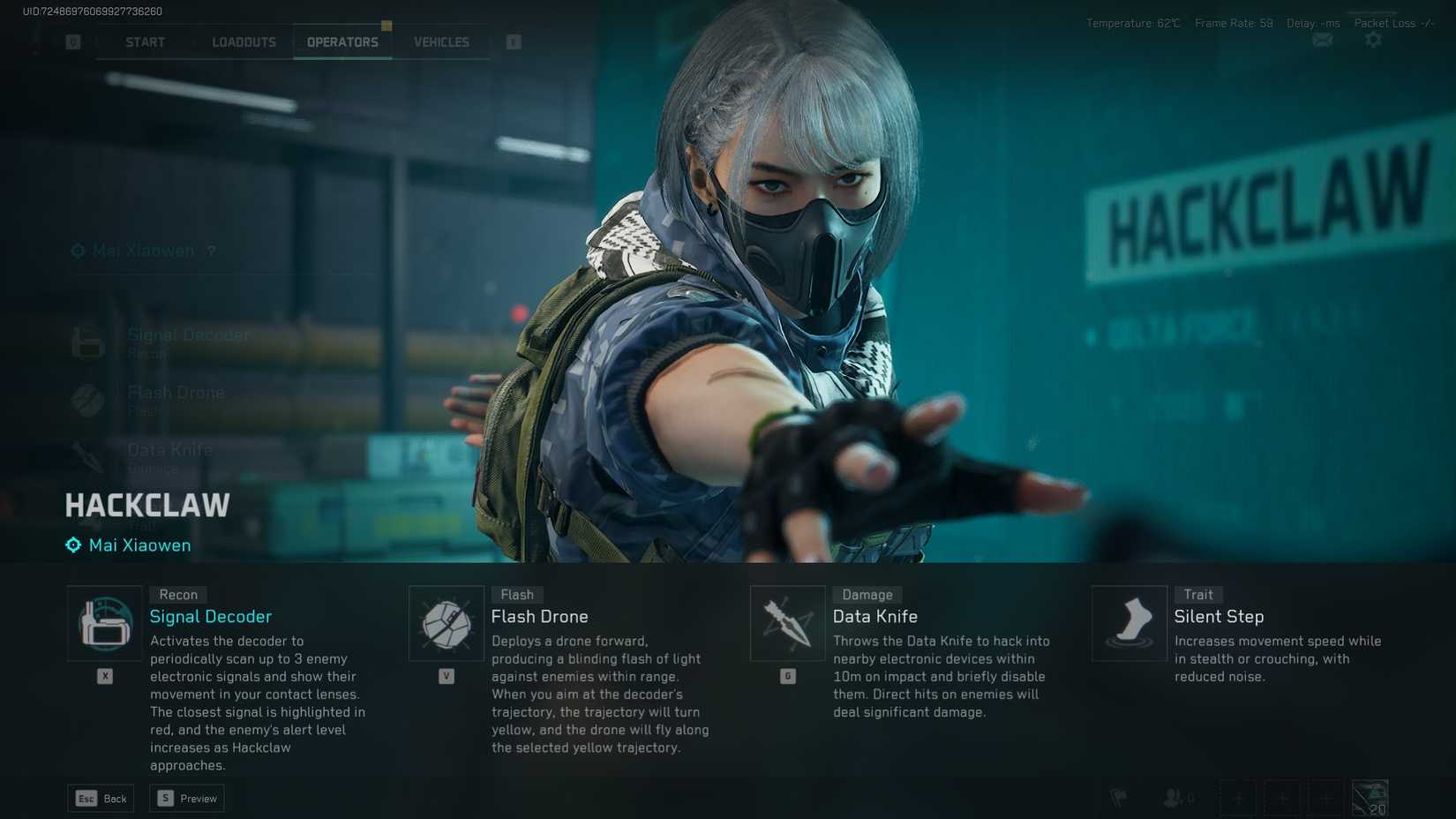Image resolution: width=1456 pixels, height=819 pixels.
Task: Select Flash Drone in the left sidebar list
Action: pos(176,392)
